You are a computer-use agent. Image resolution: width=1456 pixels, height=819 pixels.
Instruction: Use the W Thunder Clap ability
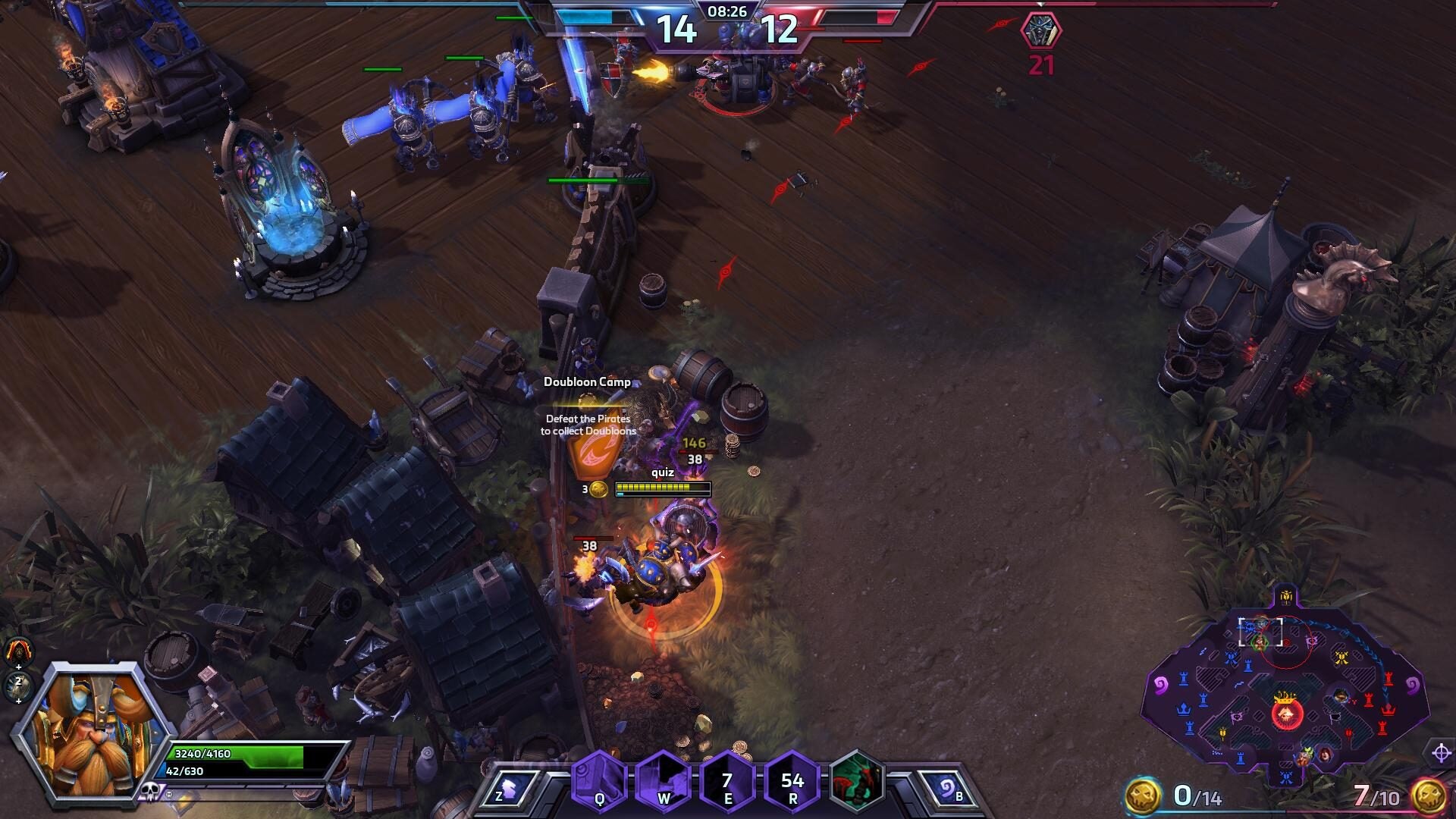click(663, 781)
